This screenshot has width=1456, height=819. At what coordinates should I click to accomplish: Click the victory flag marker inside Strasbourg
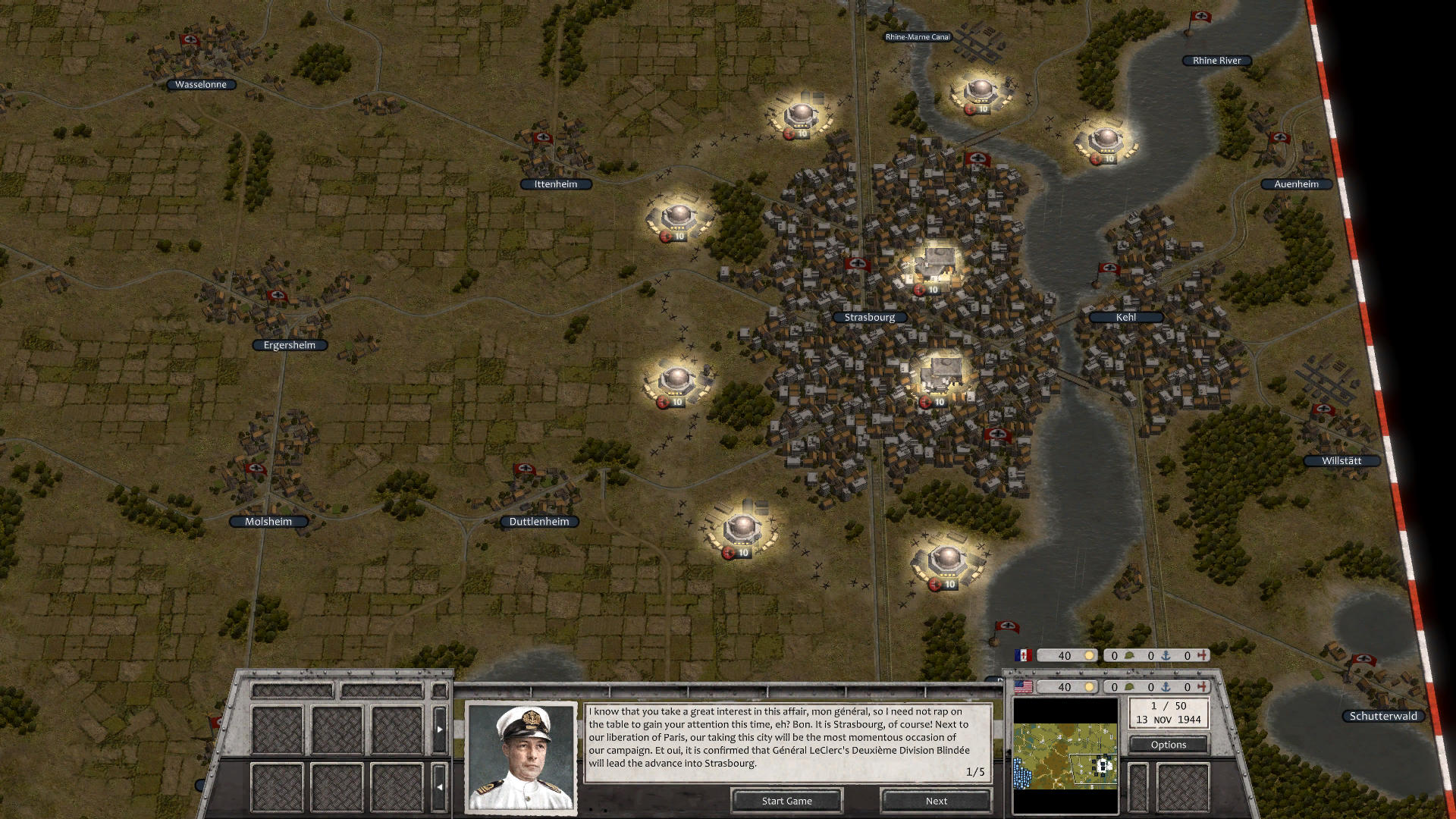pos(858,265)
